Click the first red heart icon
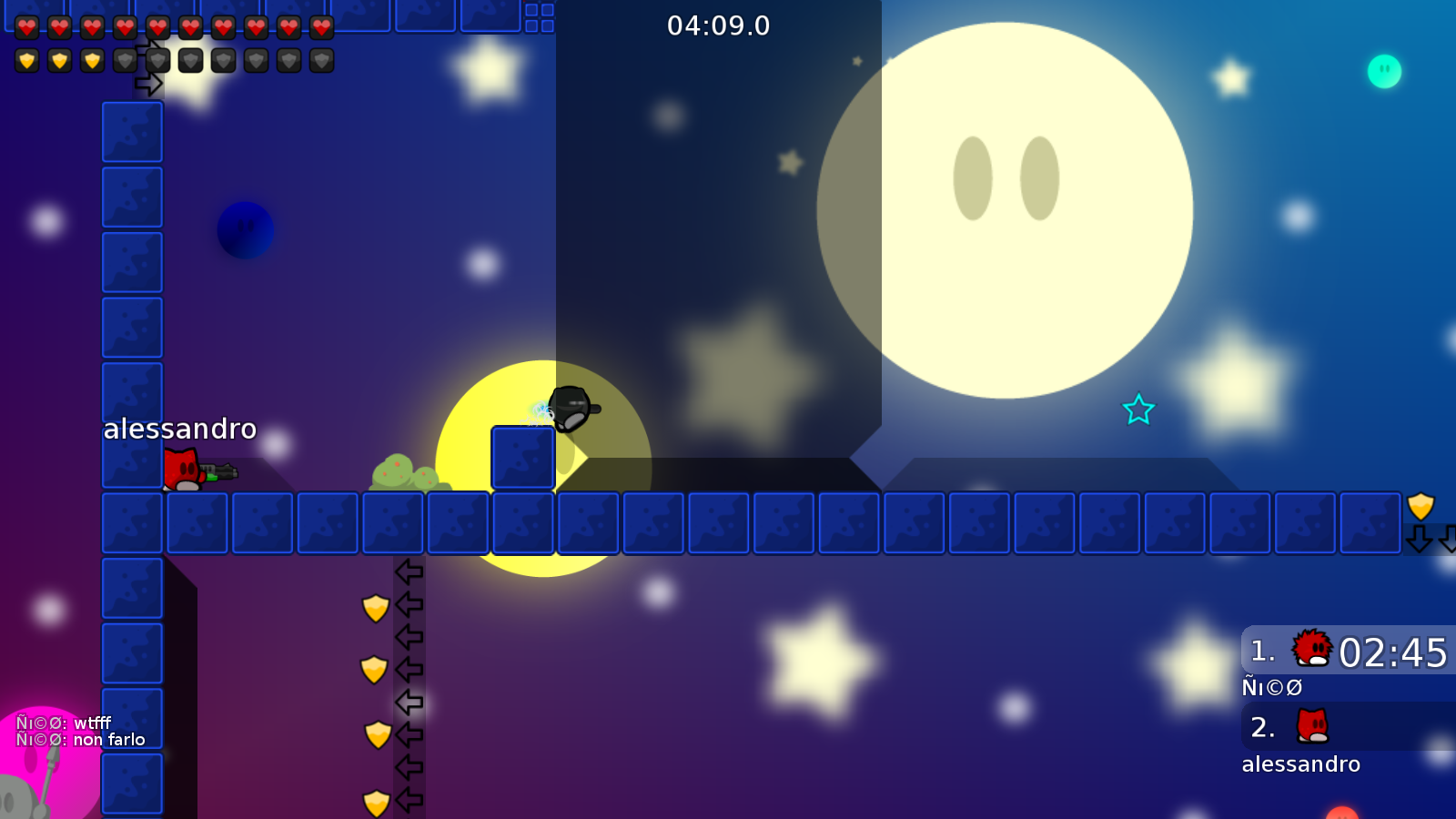This screenshot has height=819, width=1456. pyautogui.click(x=27, y=27)
